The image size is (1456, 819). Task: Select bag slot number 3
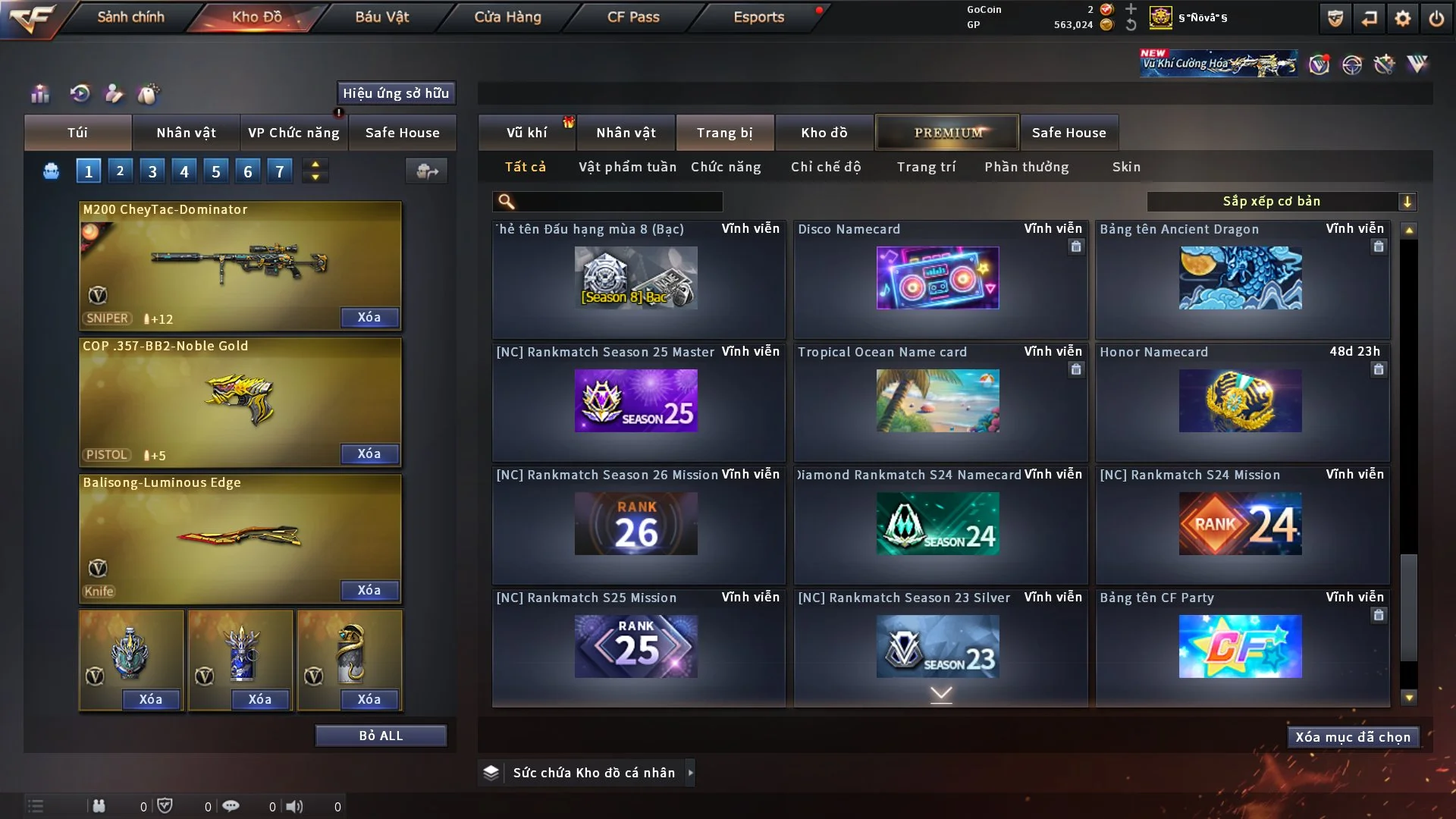coord(152,171)
